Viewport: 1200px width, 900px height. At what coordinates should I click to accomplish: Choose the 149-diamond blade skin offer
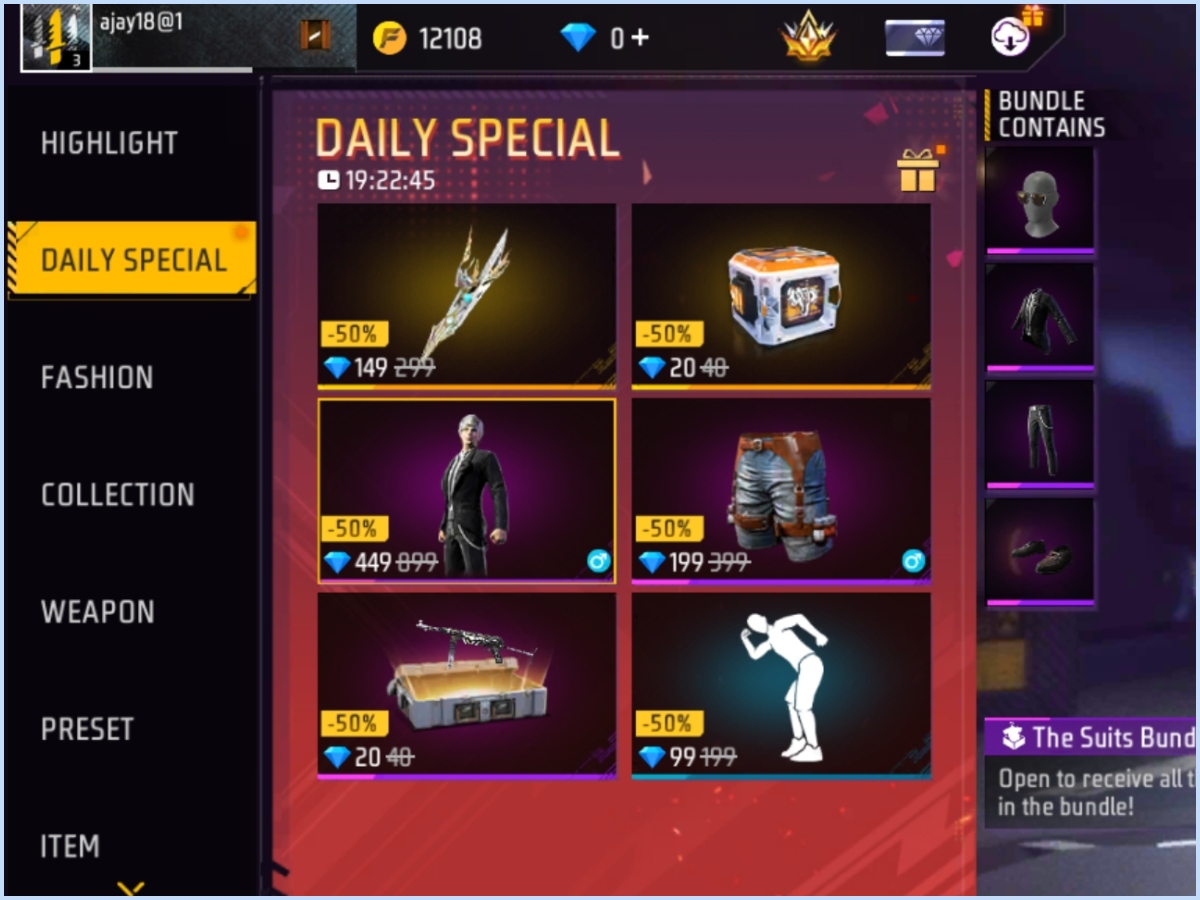[466, 295]
